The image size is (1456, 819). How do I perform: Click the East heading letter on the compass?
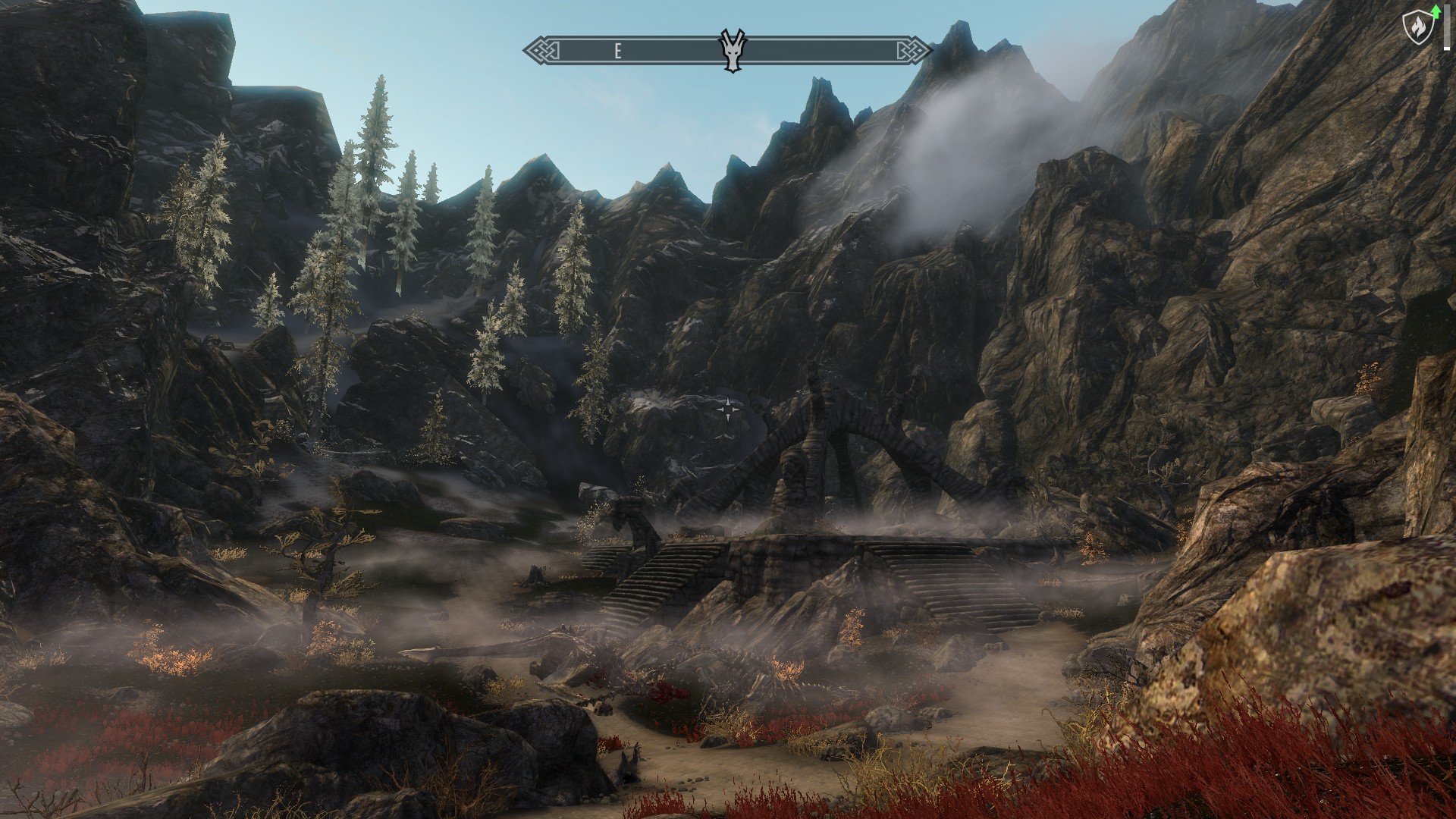coord(618,52)
